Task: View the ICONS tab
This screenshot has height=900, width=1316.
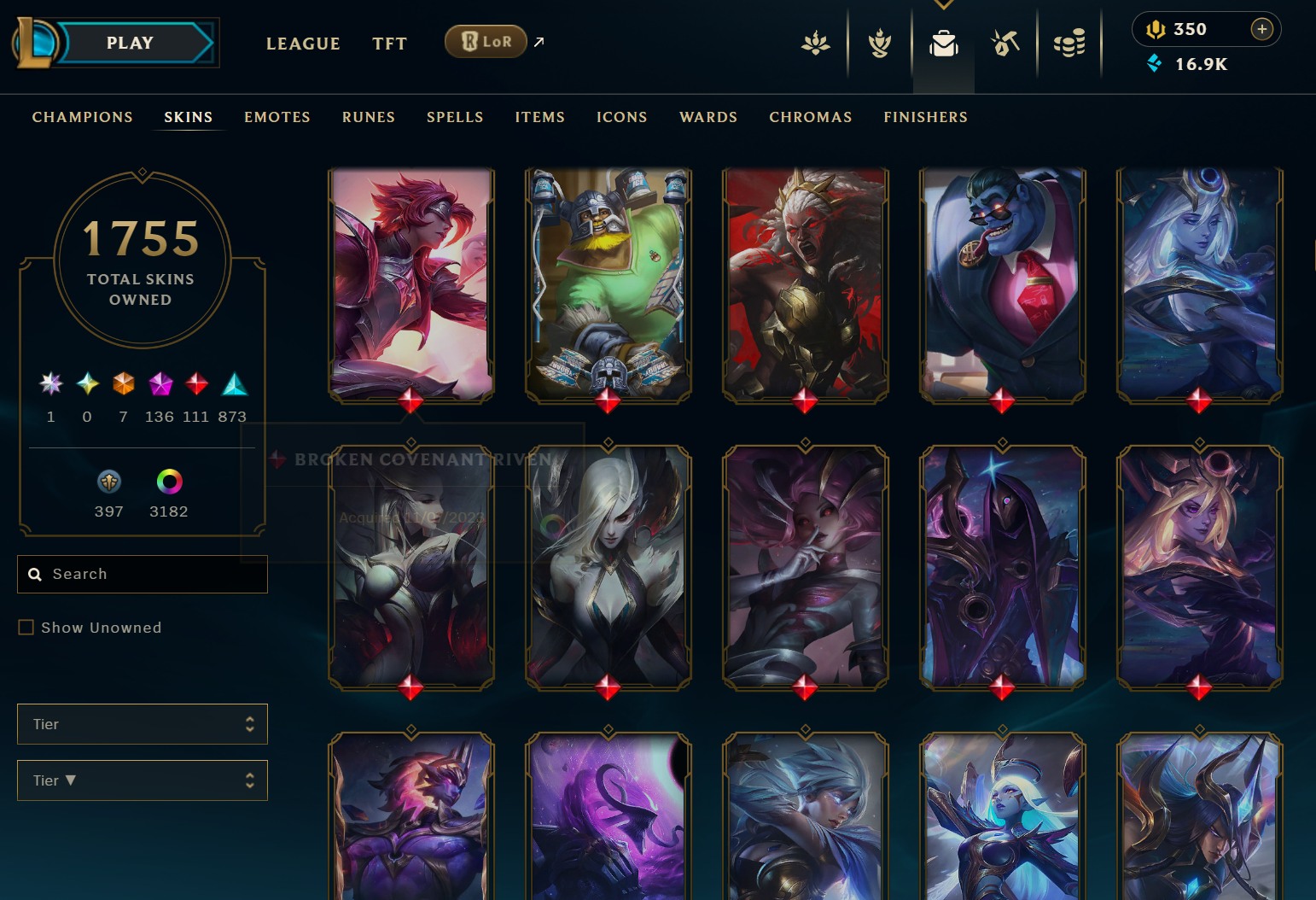Action: tap(622, 117)
